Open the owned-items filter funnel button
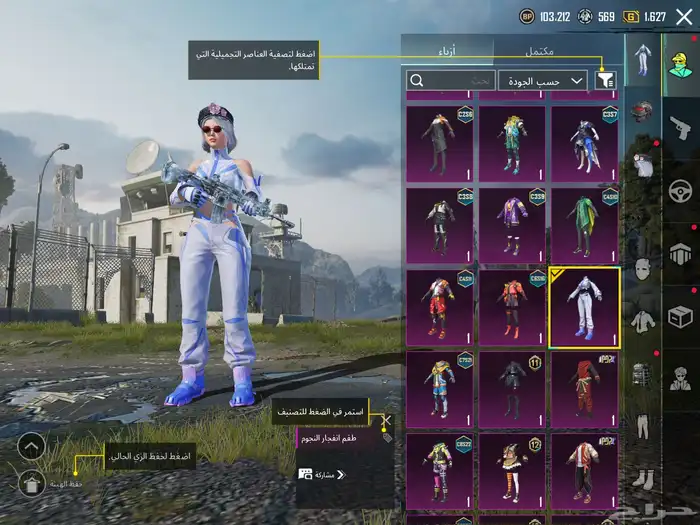 pos(605,80)
